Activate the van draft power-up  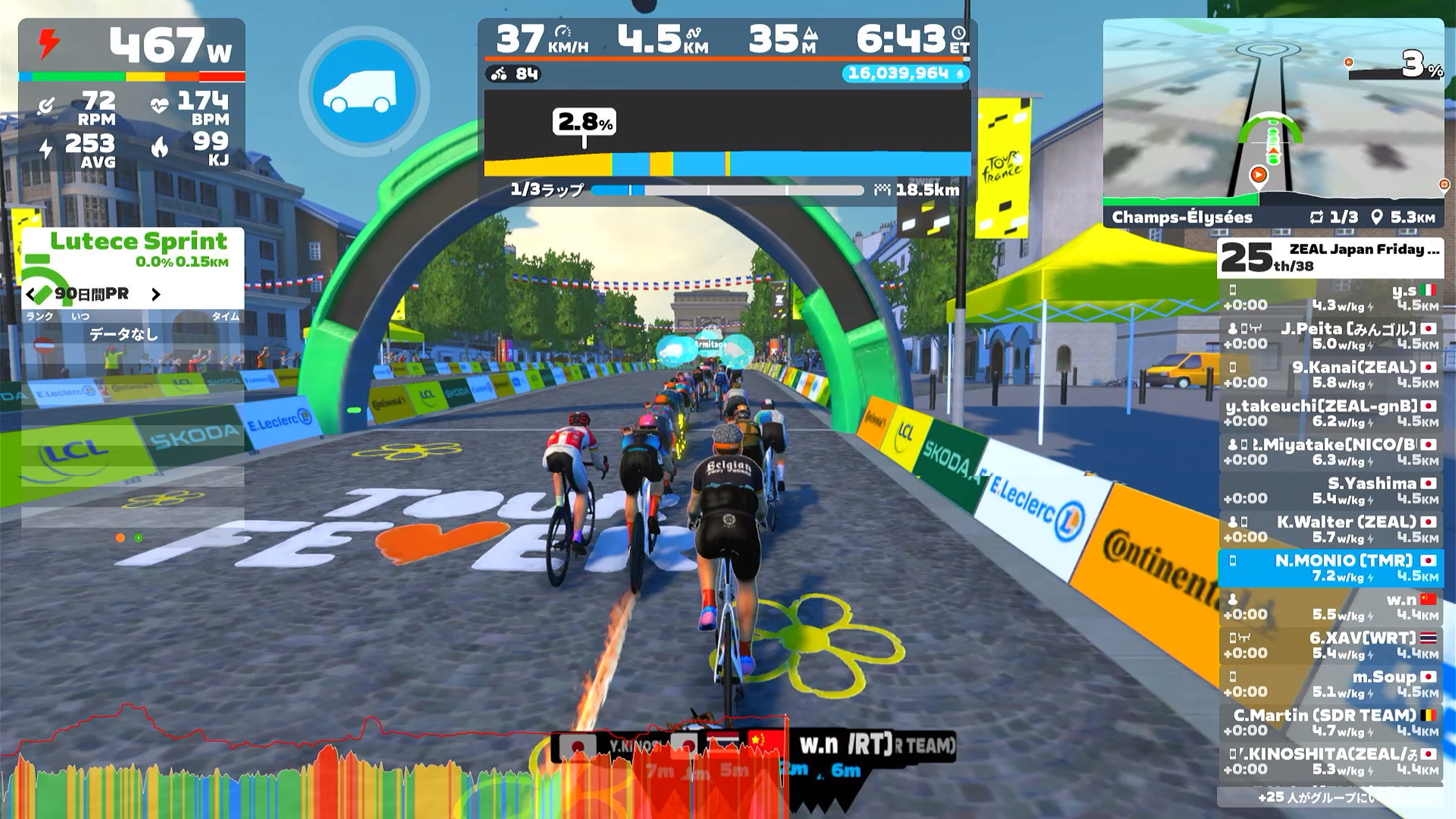pyautogui.click(x=364, y=92)
